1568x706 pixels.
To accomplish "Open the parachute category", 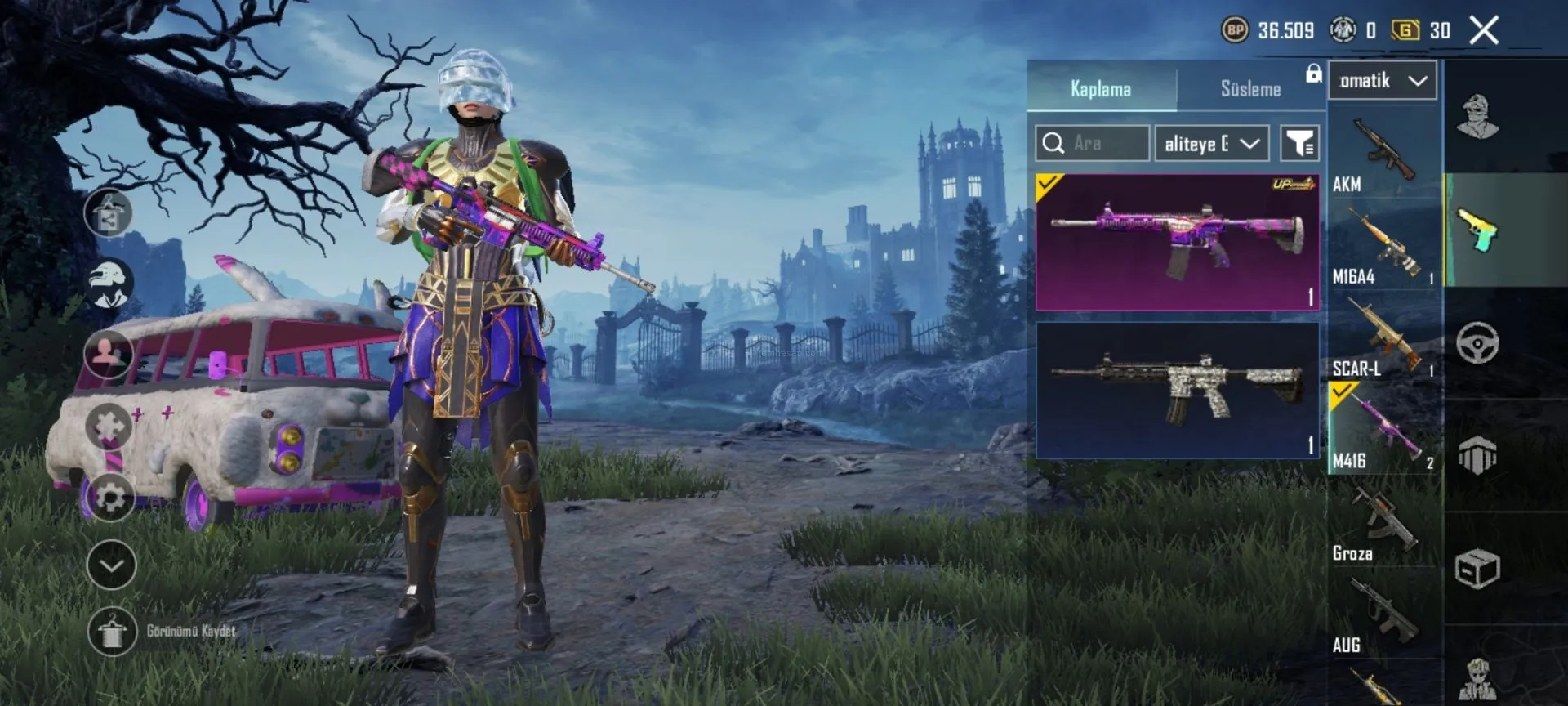I will click(1477, 454).
